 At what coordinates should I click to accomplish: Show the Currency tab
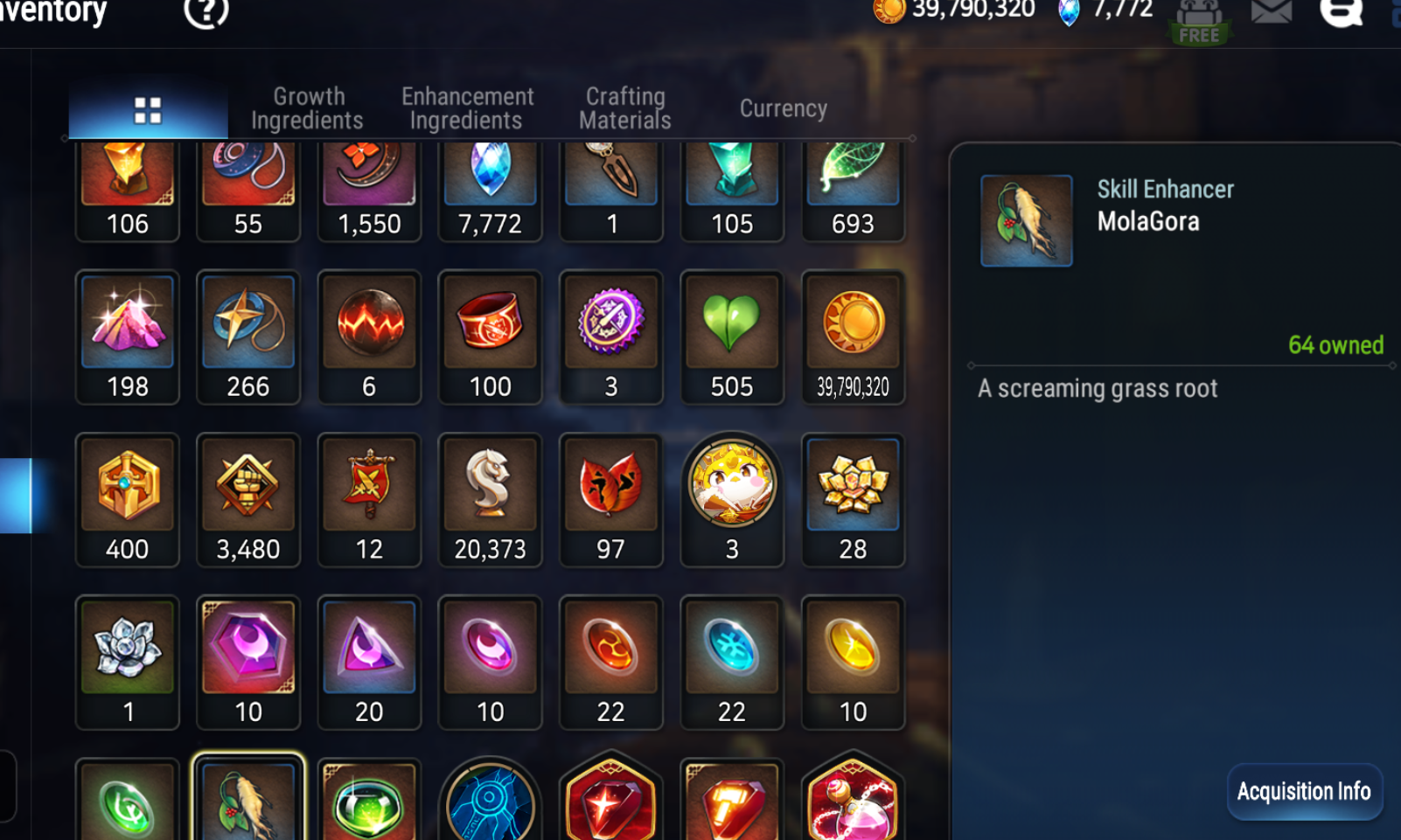point(783,108)
